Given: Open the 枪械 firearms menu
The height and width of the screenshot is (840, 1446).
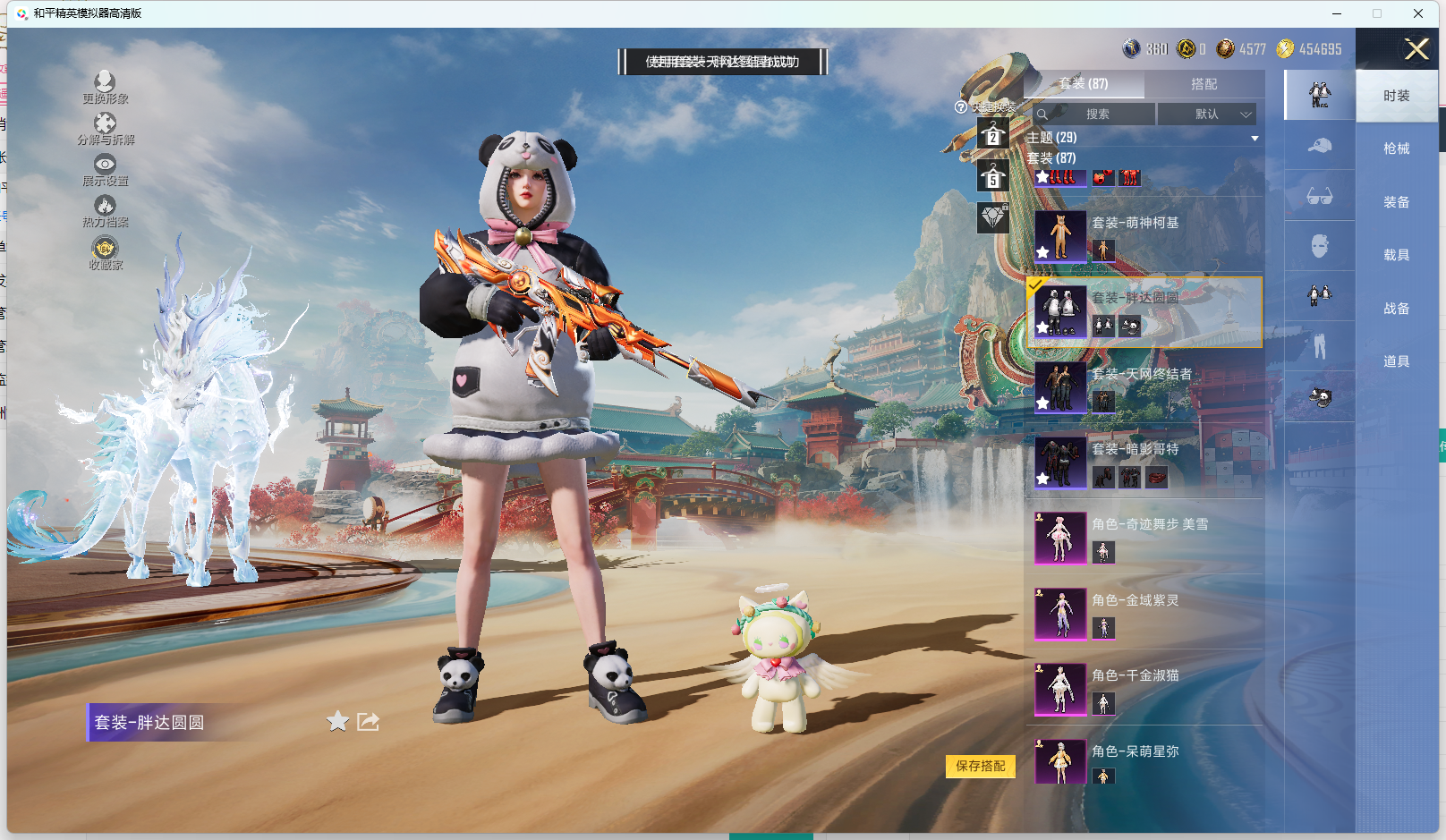Looking at the screenshot, I should pyautogui.click(x=1396, y=148).
